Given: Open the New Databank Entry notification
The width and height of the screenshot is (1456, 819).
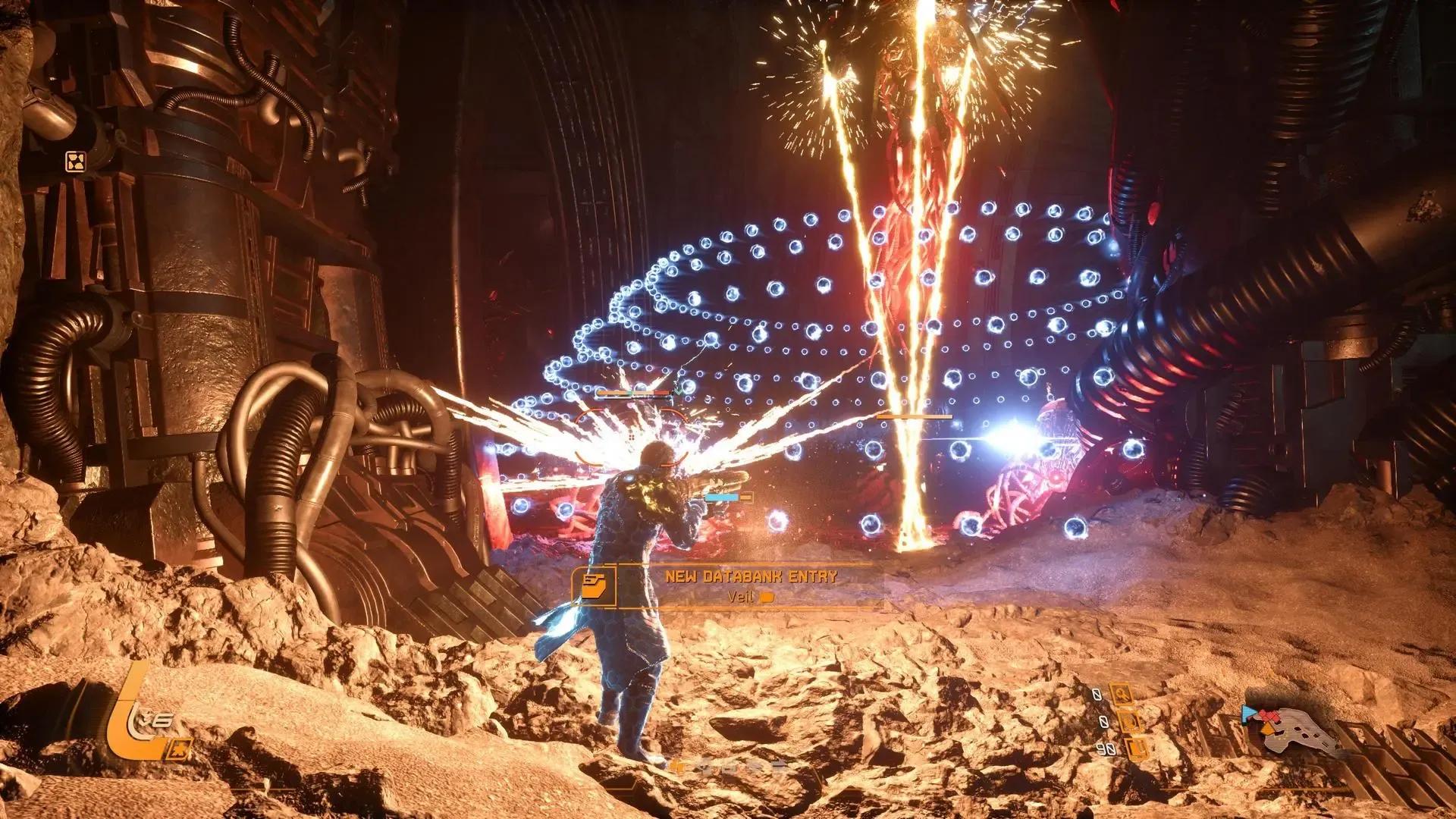Looking at the screenshot, I should (x=750, y=586).
